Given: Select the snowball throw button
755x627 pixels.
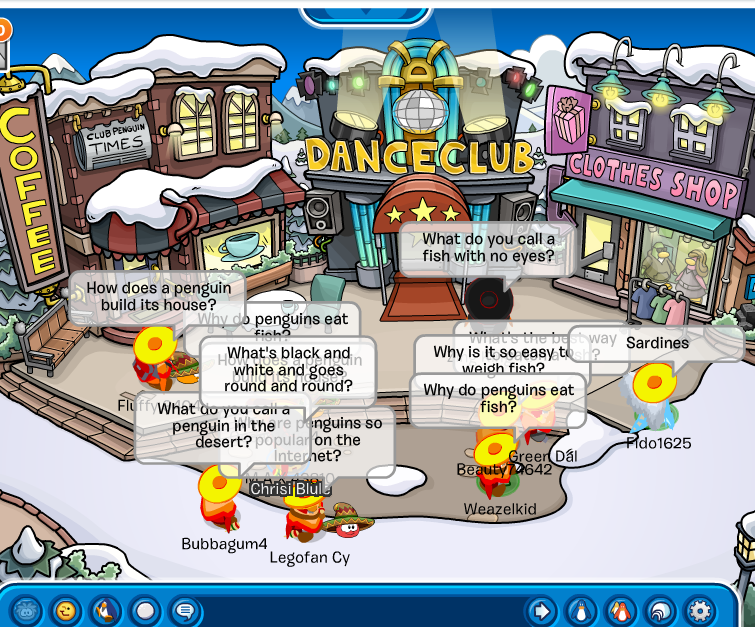Looking at the screenshot, I should (145, 609).
